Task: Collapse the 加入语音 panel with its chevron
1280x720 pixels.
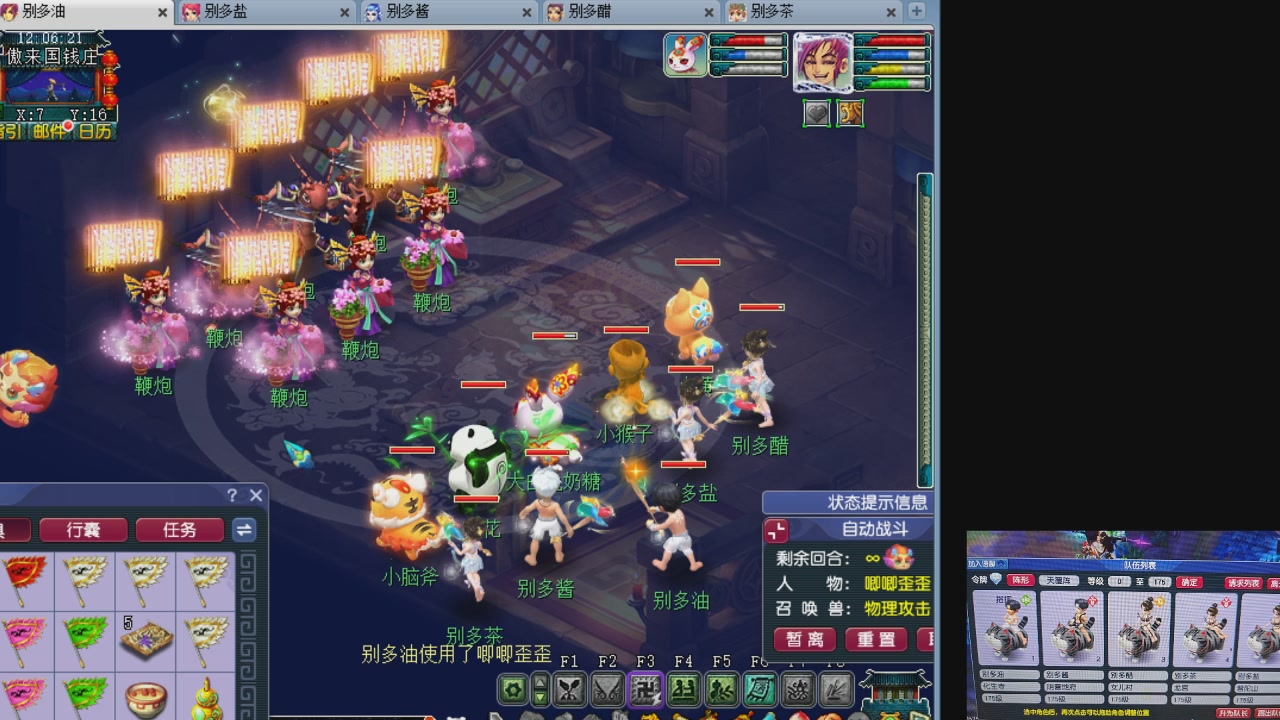Action: (x=1002, y=563)
